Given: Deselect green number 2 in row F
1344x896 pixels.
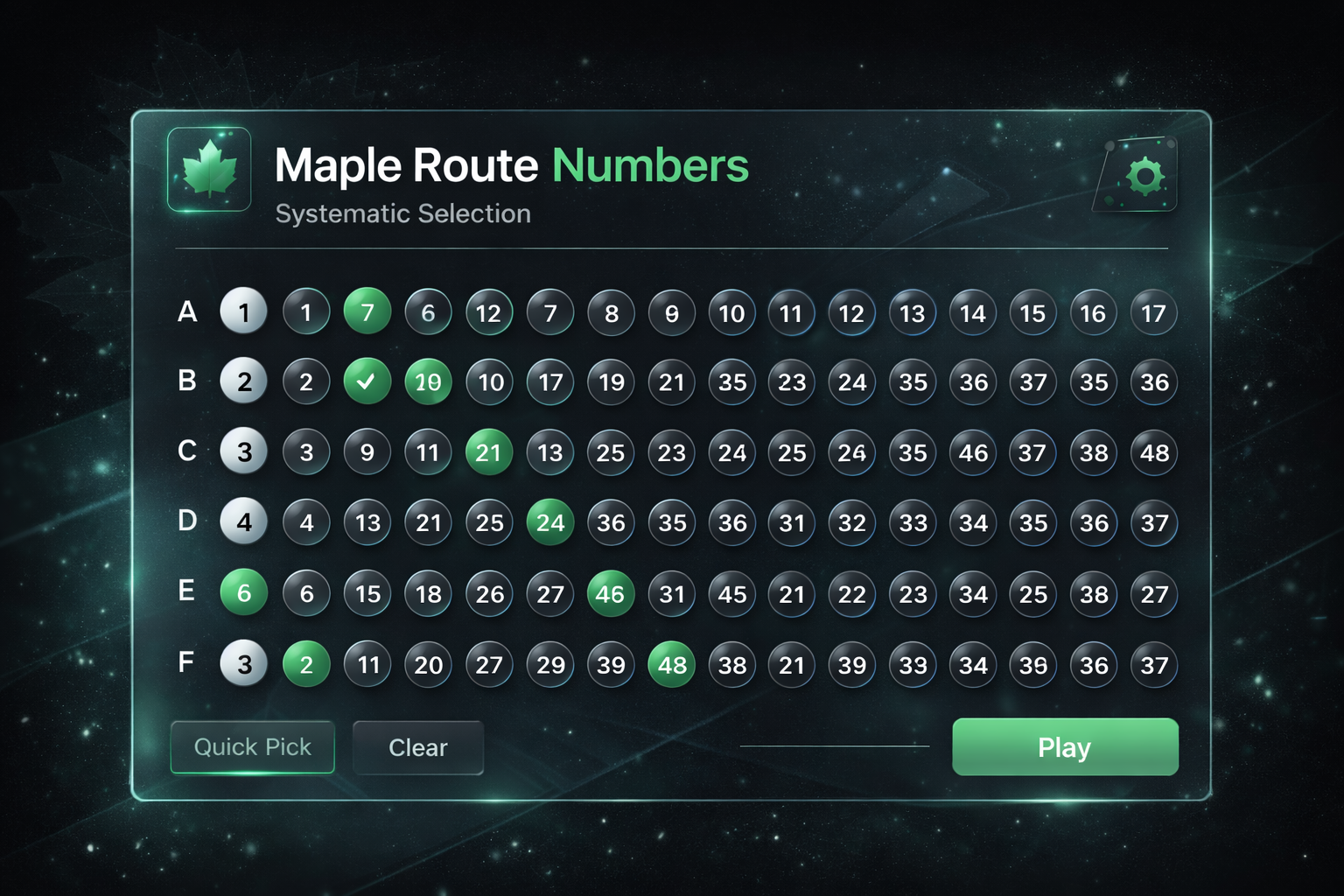Looking at the screenshot, I should 305,664.
